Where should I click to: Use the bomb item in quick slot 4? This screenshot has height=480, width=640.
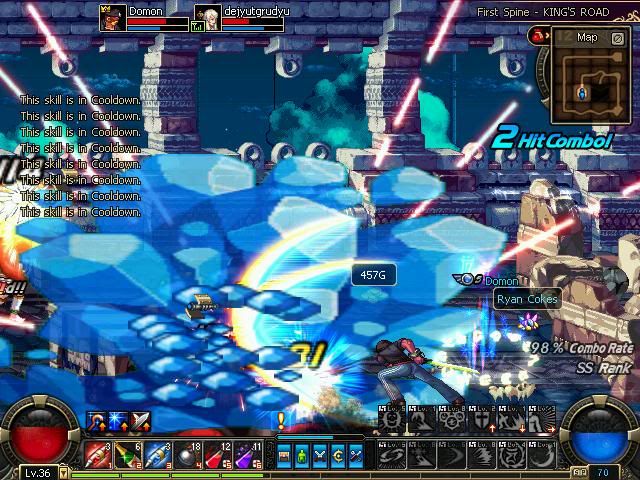click(188, 454)
